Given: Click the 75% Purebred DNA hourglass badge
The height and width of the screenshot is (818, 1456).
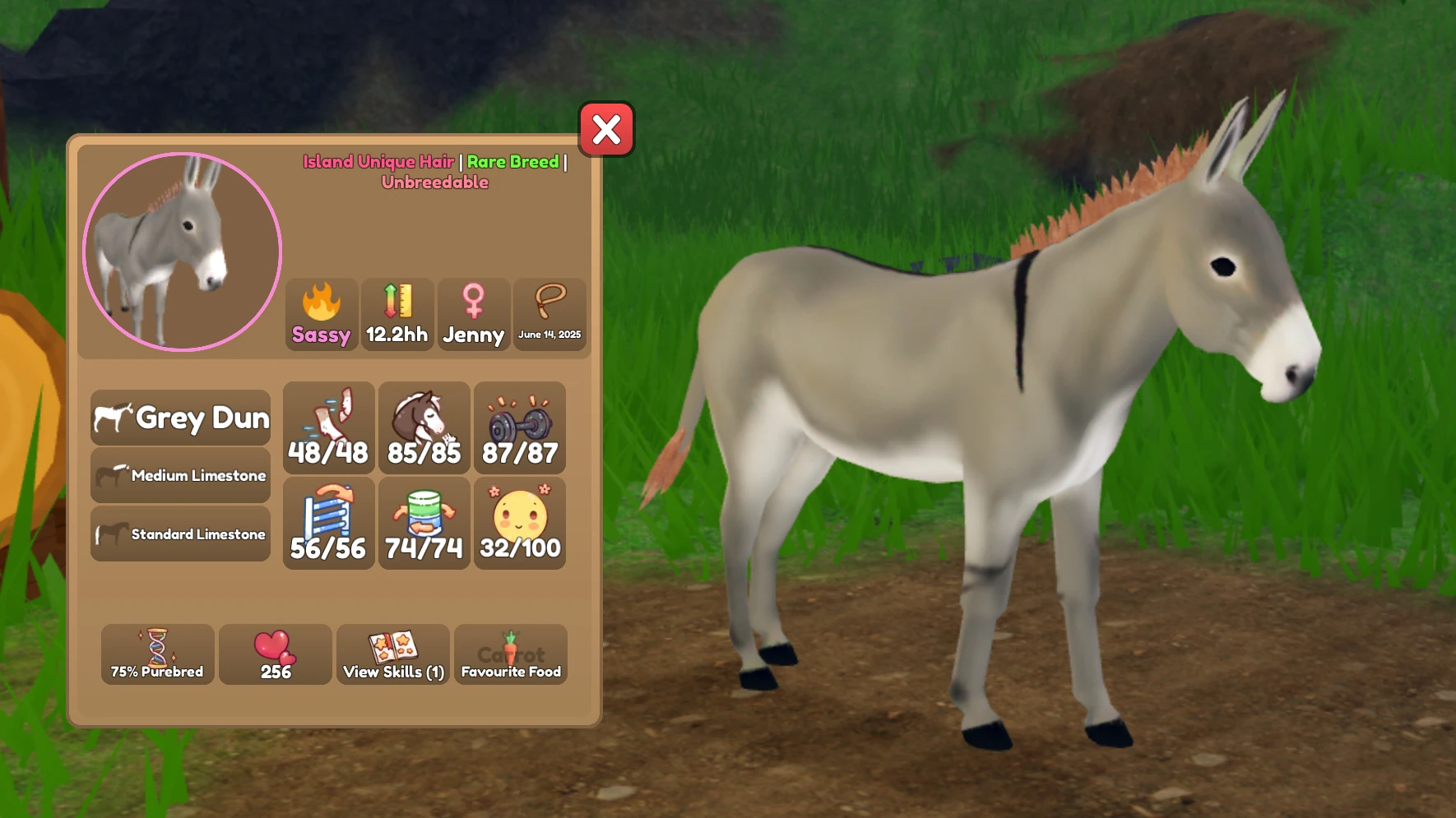Looking at the screenshot, I should (x=157, y=655).
